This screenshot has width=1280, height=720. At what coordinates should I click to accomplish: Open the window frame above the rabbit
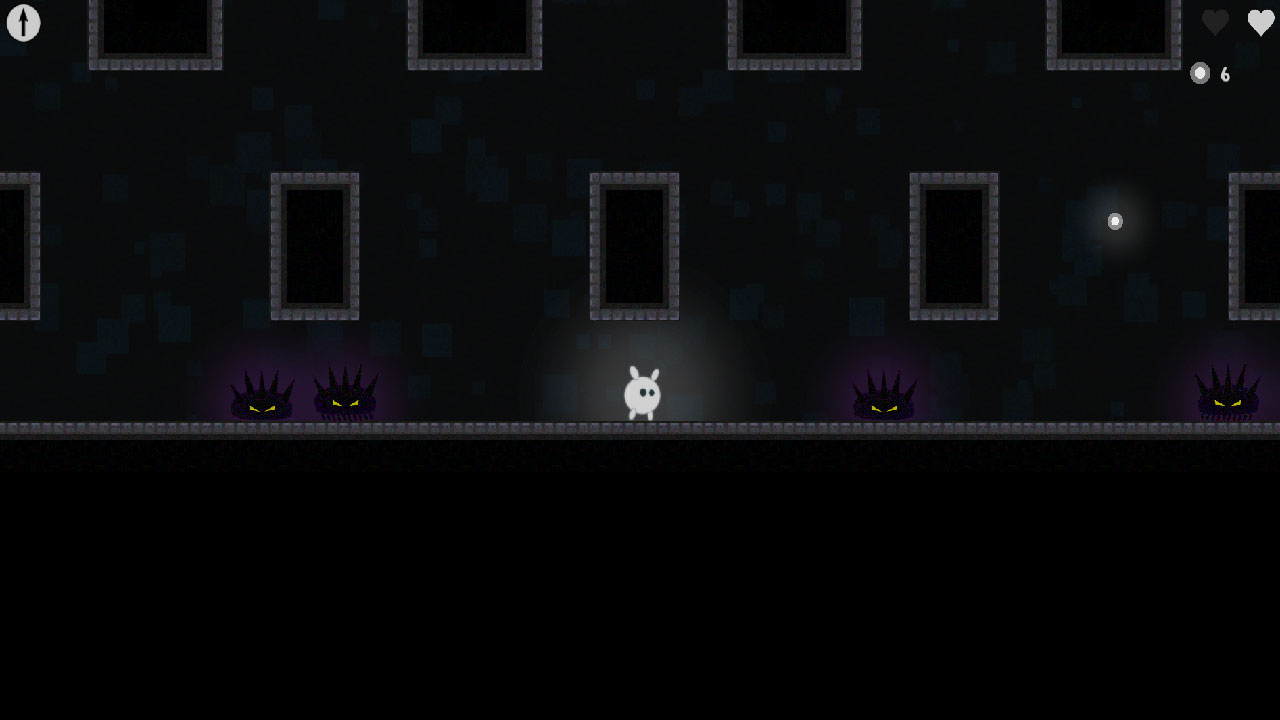[634, 245]
